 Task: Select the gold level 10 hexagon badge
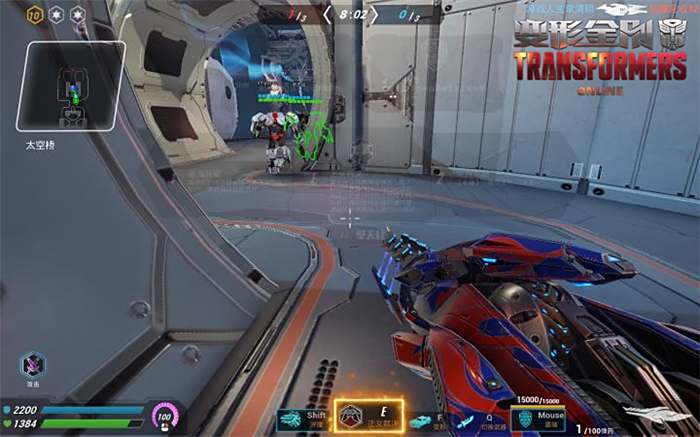pos(33,16)
